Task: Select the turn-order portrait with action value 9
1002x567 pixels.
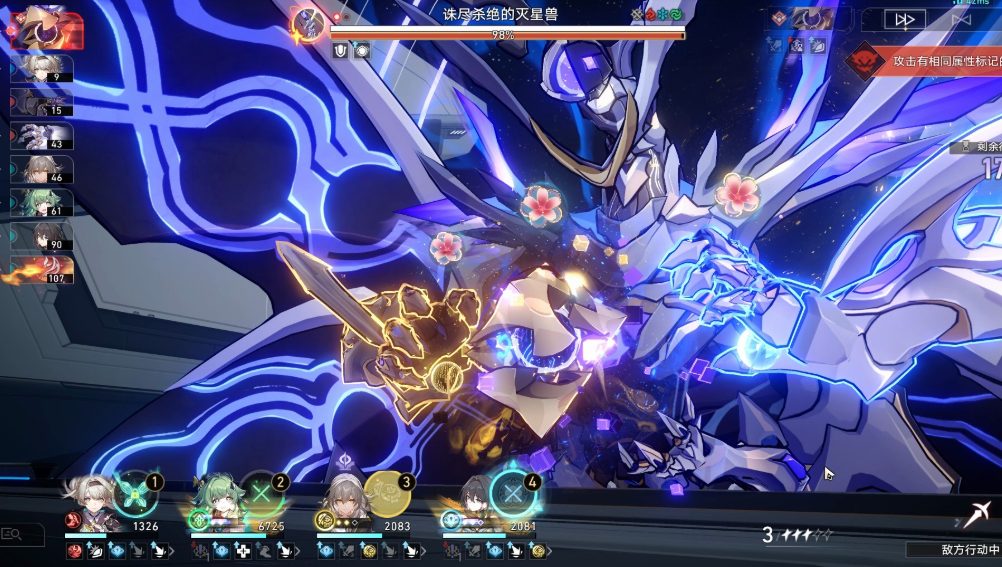Action: coord(41,68)
